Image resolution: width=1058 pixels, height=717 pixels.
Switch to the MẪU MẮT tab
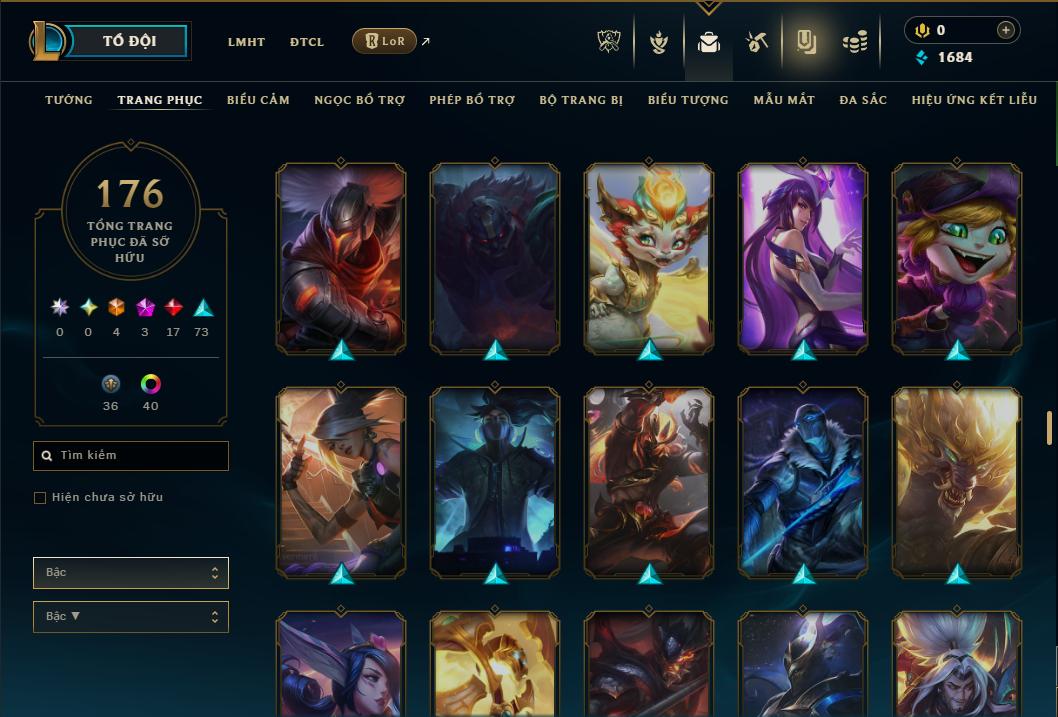click(784, 100)
